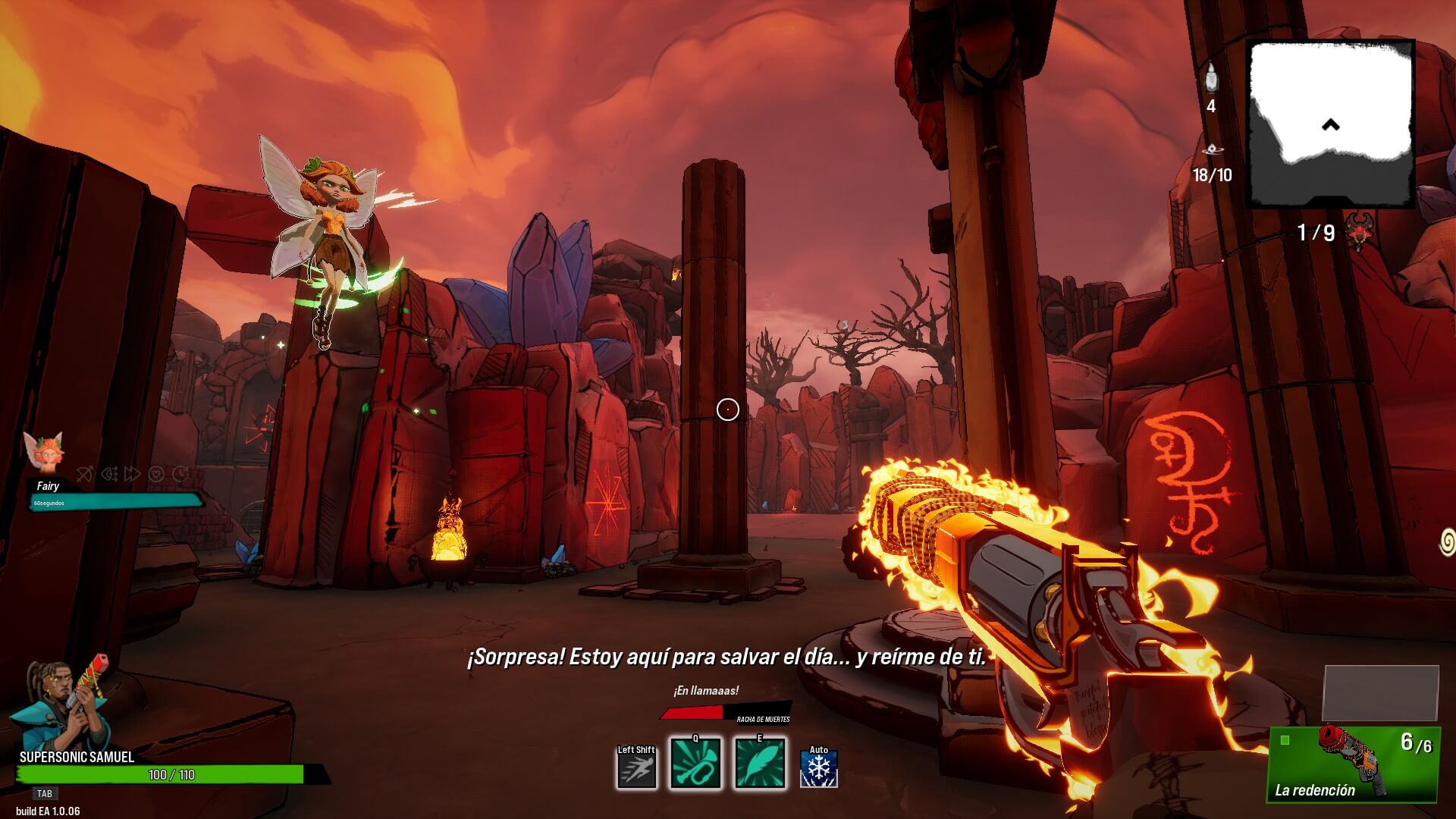Select the bow and arrow fairy icon
Screen dimensions: 1456x819
[85, 475]
